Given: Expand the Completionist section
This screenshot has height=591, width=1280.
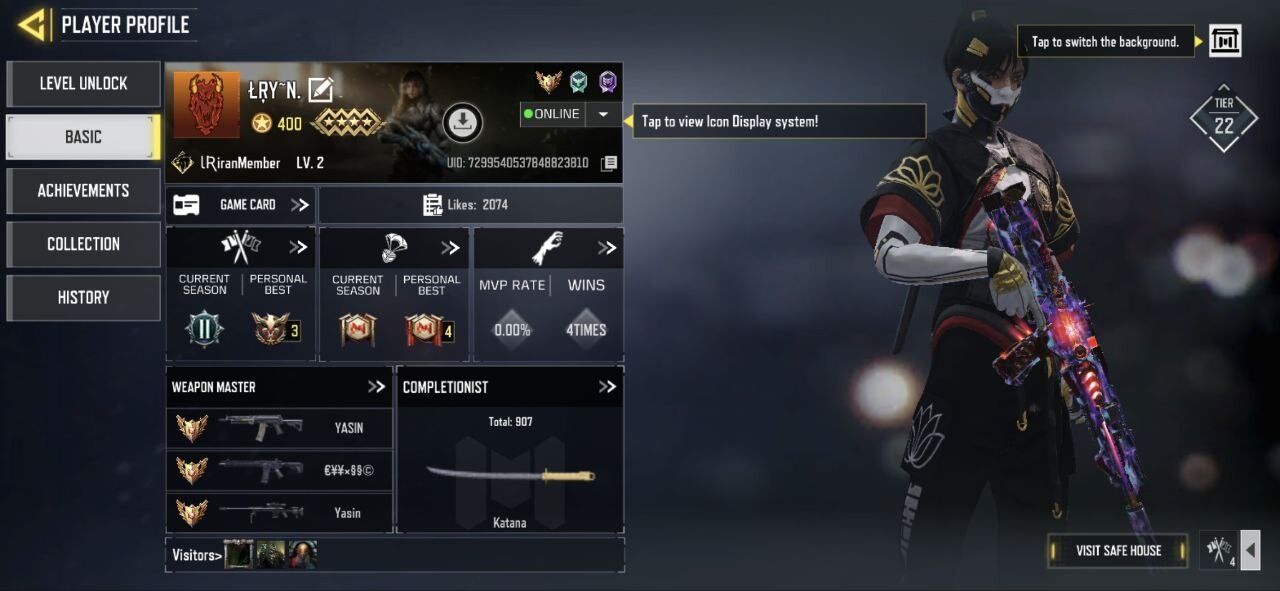Looking at the screenshot, I should pos(607,387).
